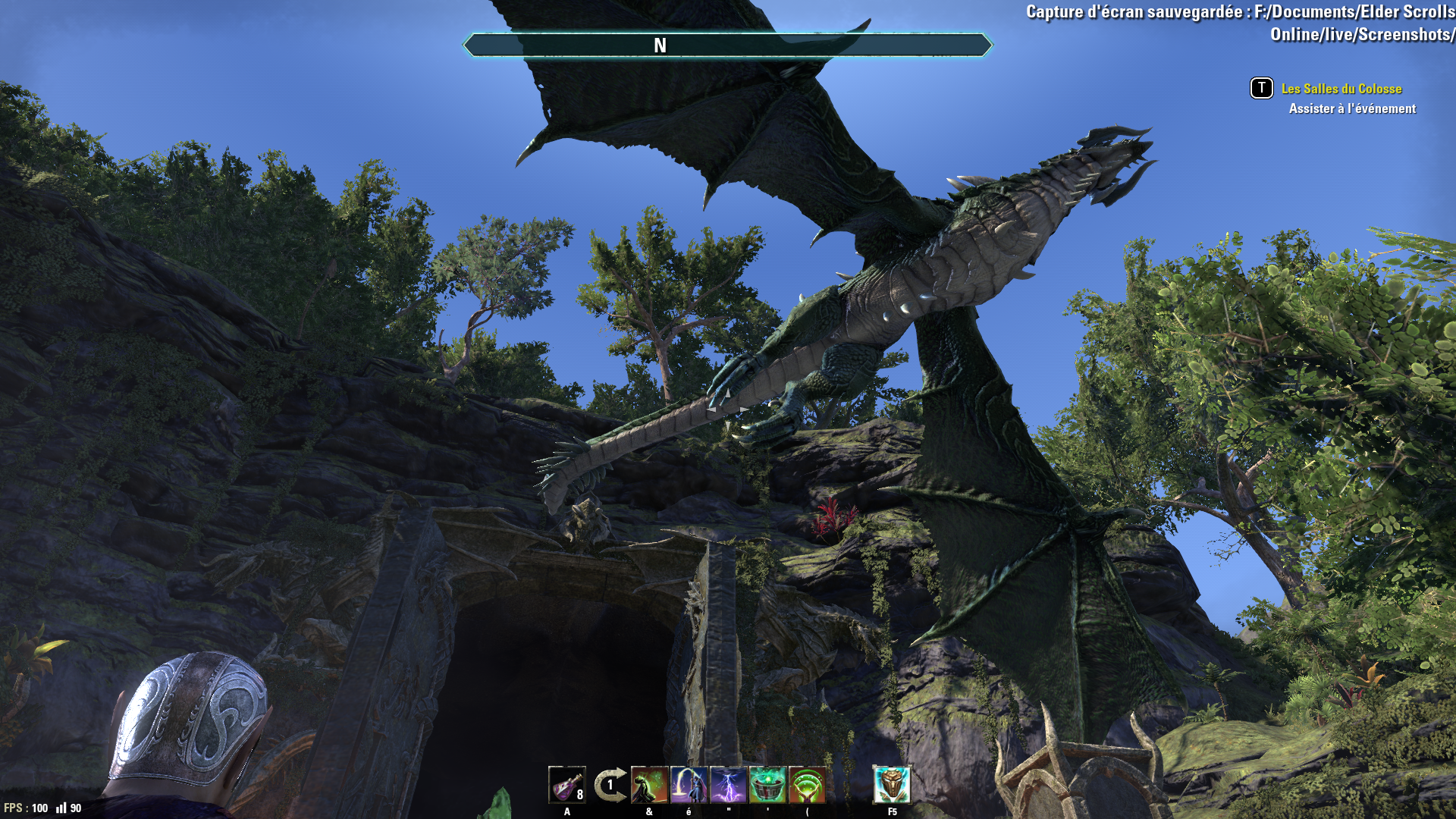1456x819 pixels.
Task: Select the Les Salles du Colosse quest tracker
Action: pos(1341,89)
